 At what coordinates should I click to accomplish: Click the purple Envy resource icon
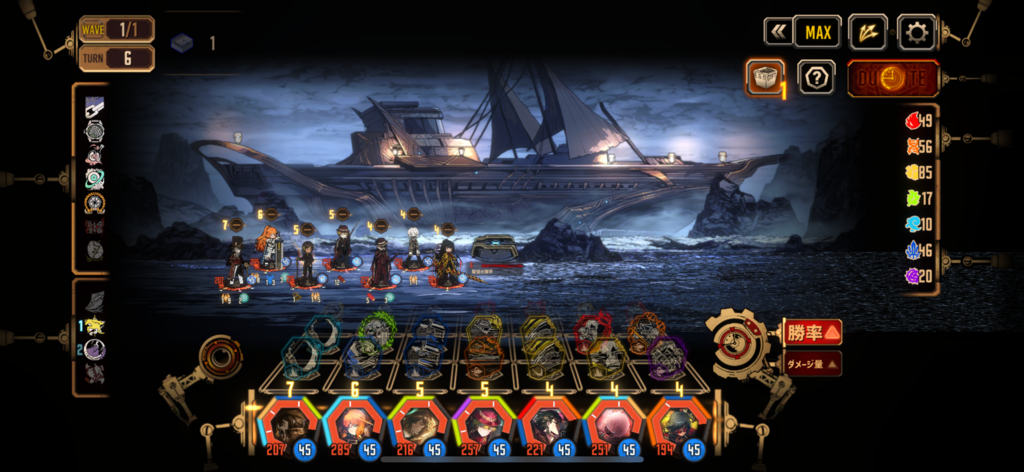coord(912,276)
